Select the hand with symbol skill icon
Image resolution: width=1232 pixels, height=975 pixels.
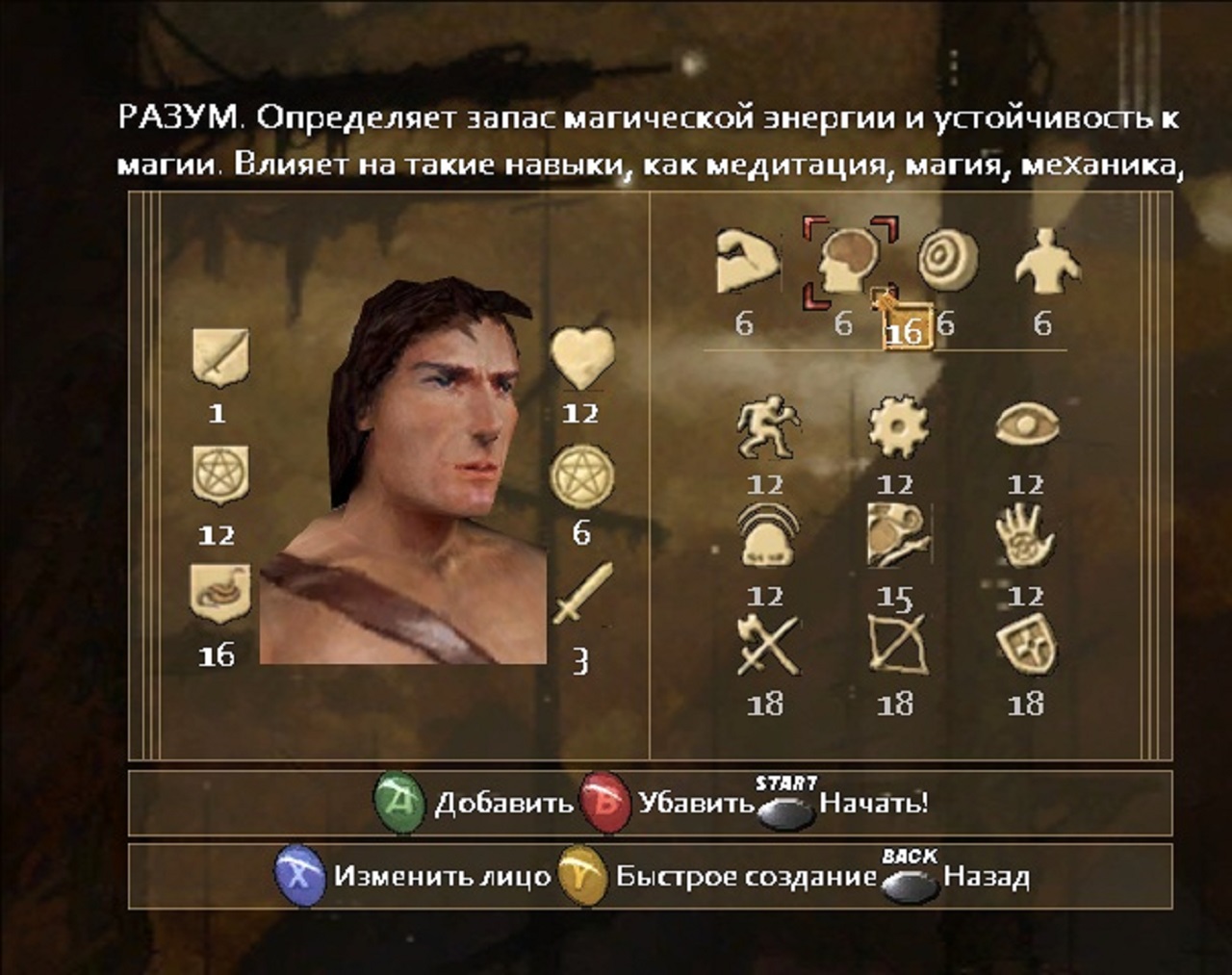point(1025,536)
